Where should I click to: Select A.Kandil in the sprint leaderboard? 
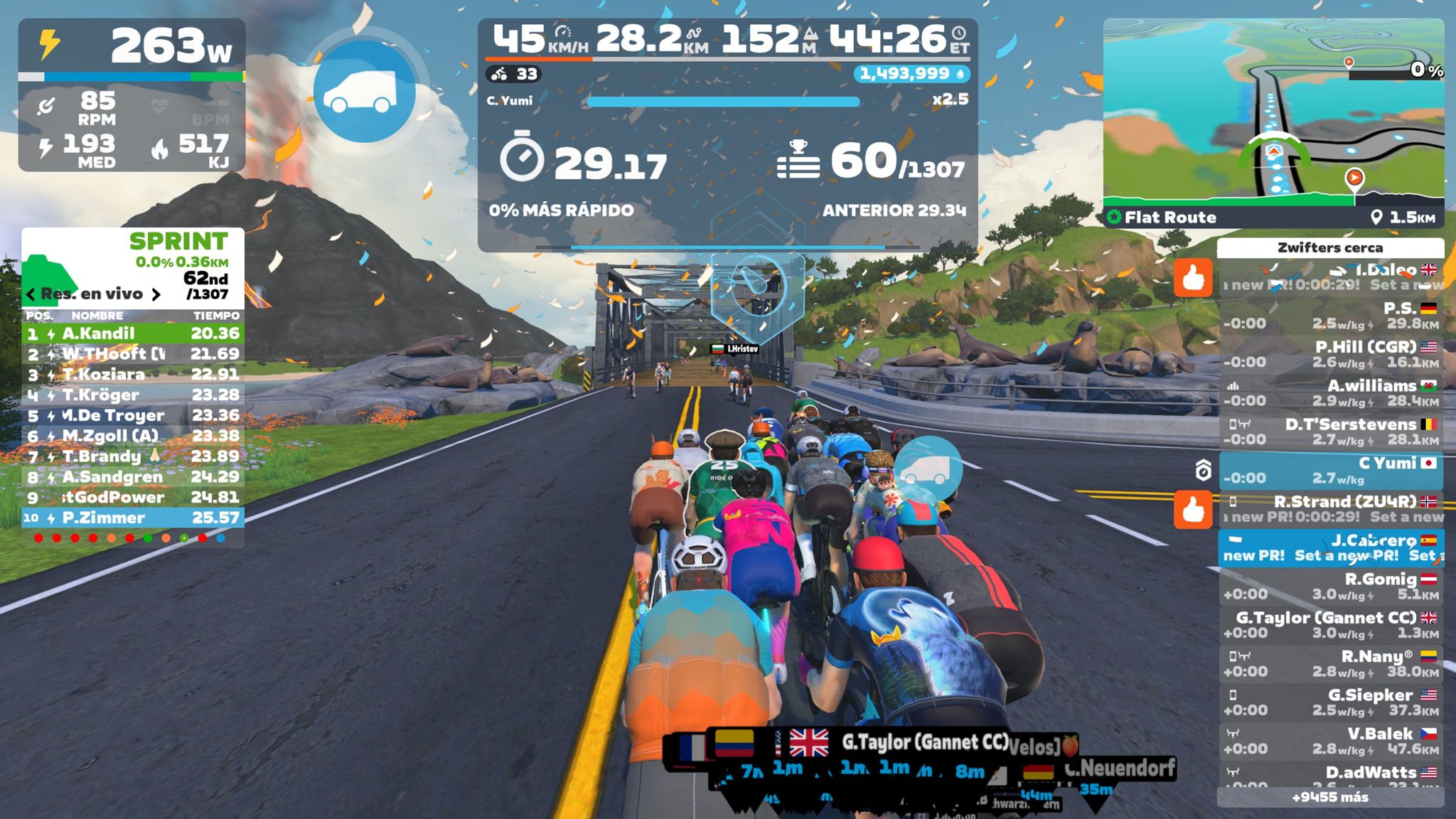[x=133, y=333]
